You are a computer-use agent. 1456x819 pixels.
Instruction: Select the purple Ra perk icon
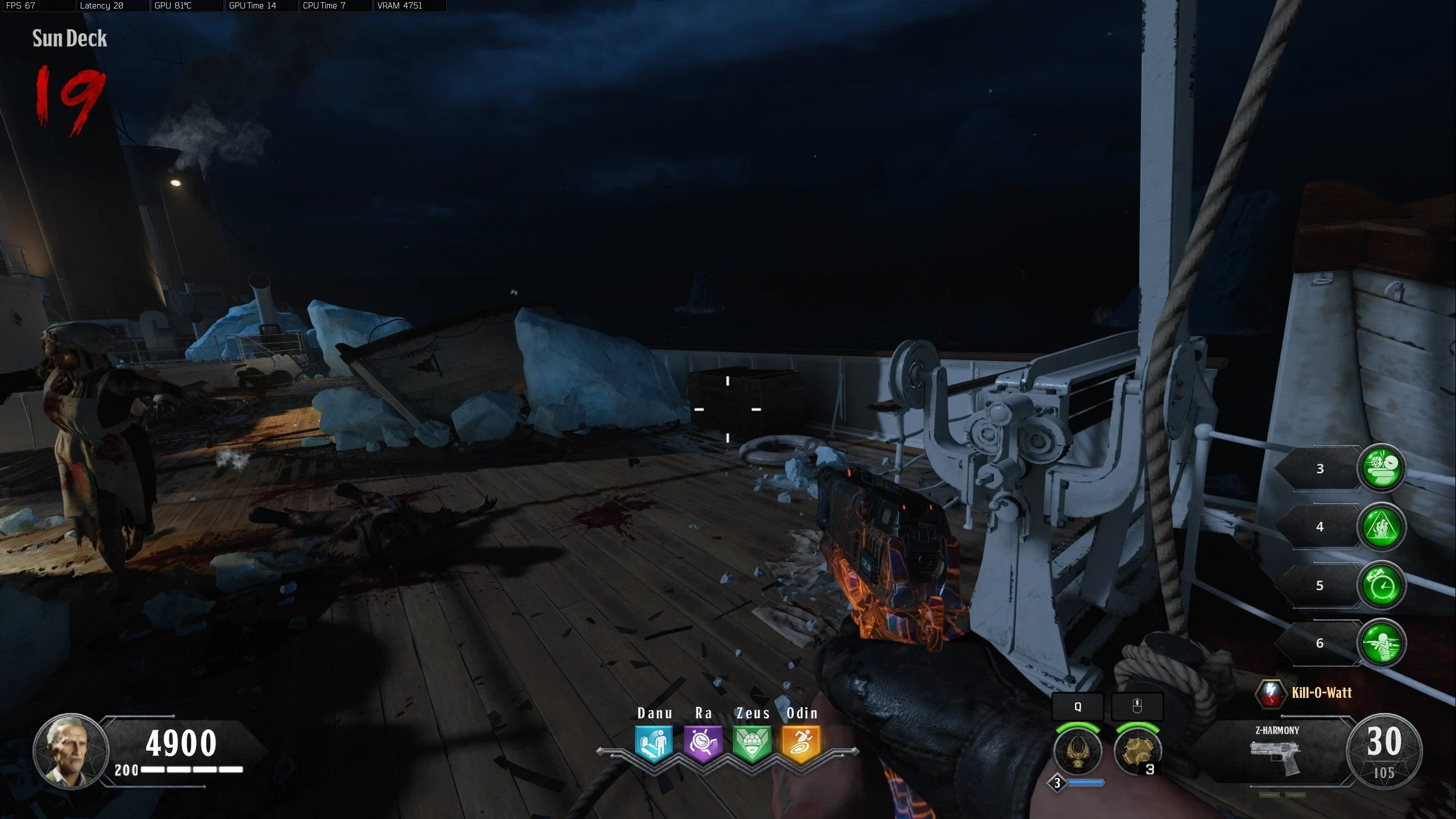click(703, 743)
